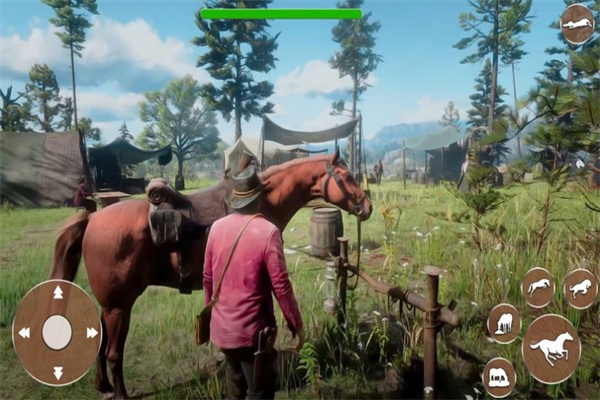Choose the grazing horse action icon

pyautogui.click(x=503, y=323)
